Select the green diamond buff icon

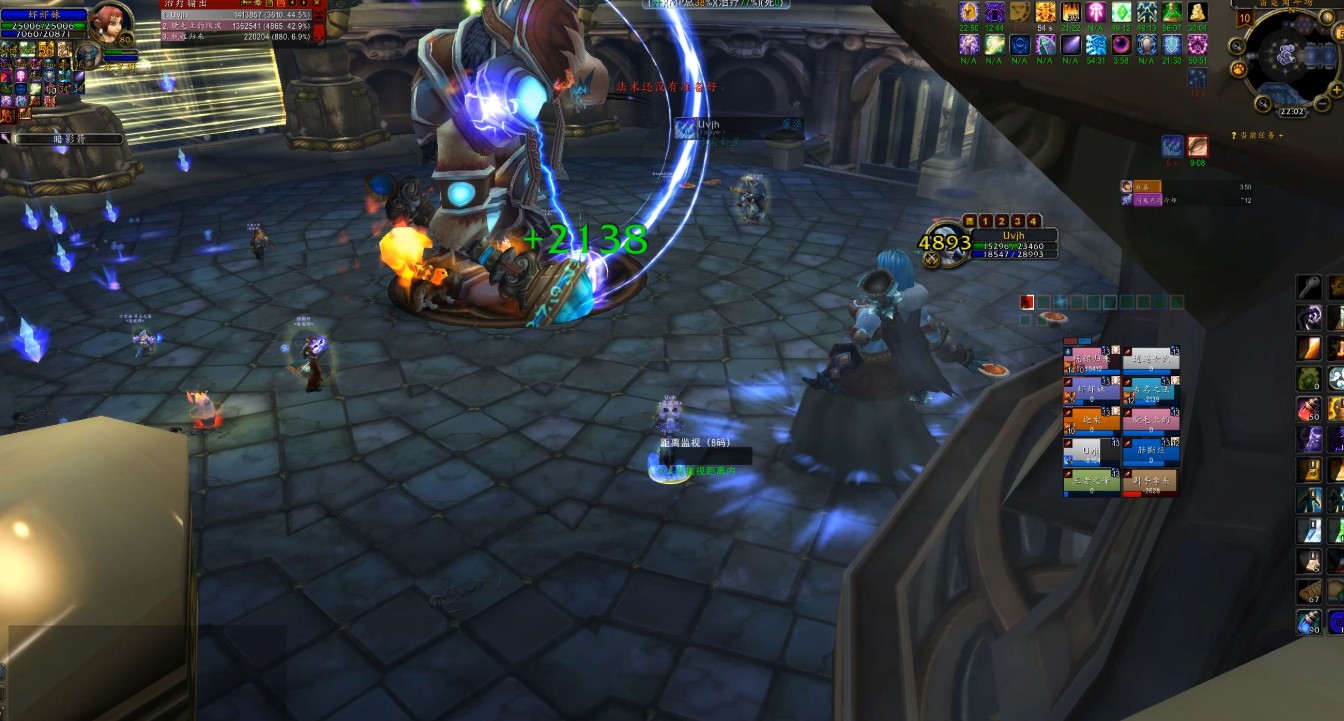pyautogui.click(x=1121, y=12)
